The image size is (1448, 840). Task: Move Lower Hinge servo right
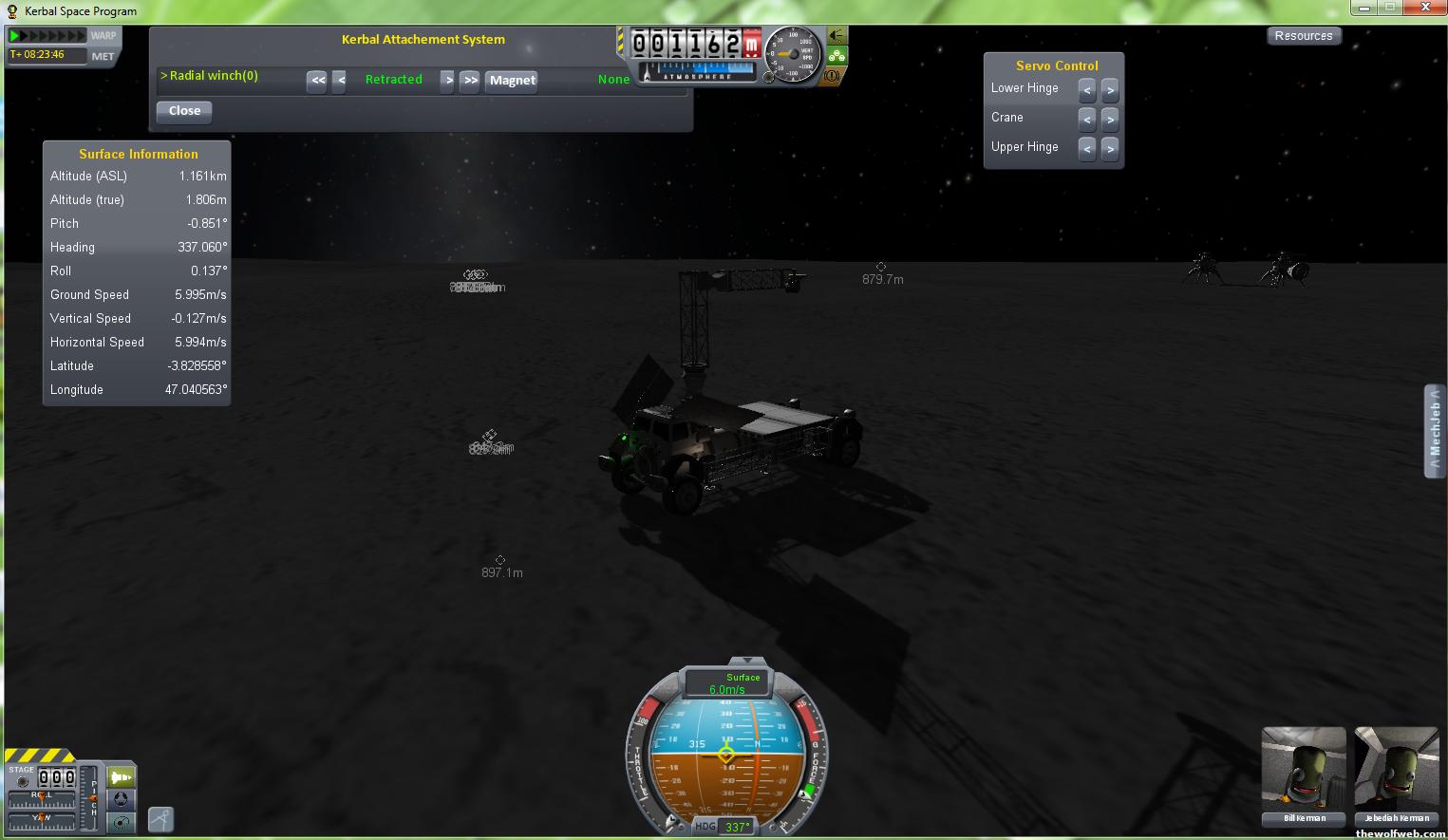(1110, 89)
